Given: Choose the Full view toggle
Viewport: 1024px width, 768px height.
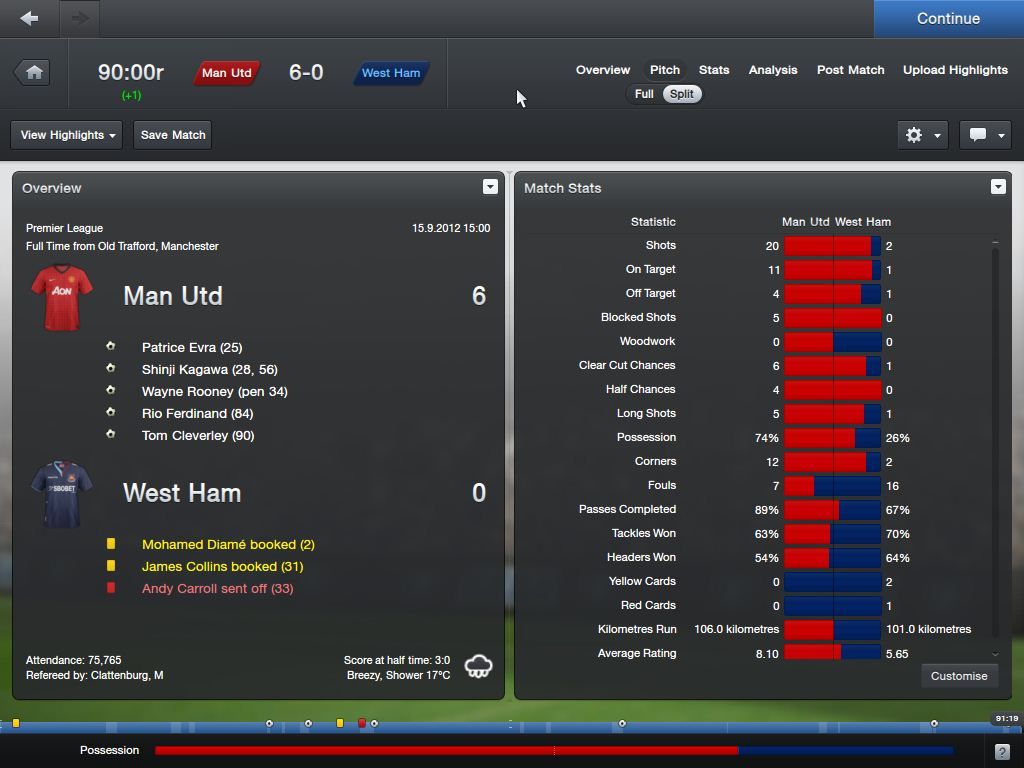Looking at the screenshot, I should (644, 94).
